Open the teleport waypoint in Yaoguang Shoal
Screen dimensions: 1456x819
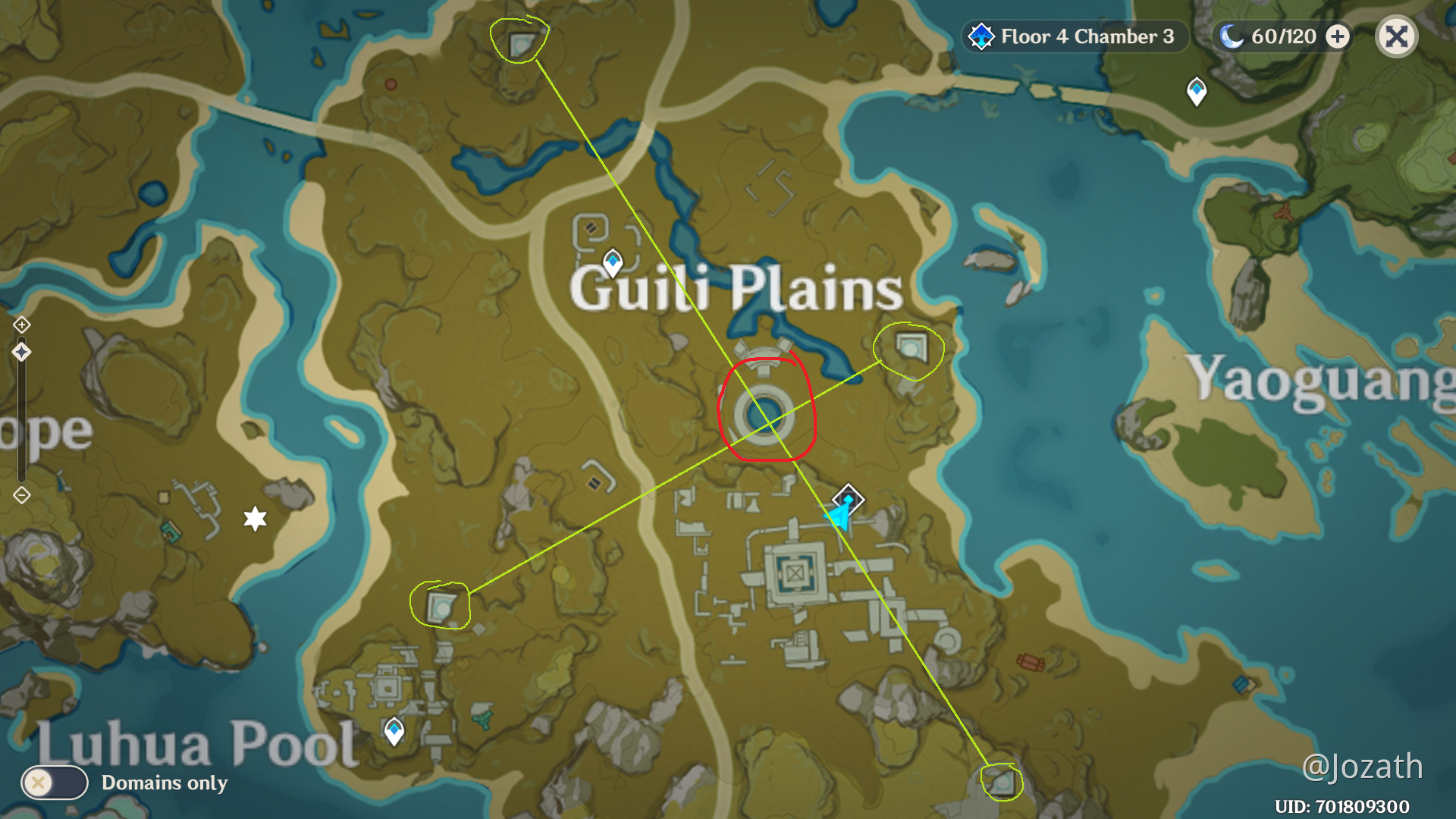(x=1197, y=89)
